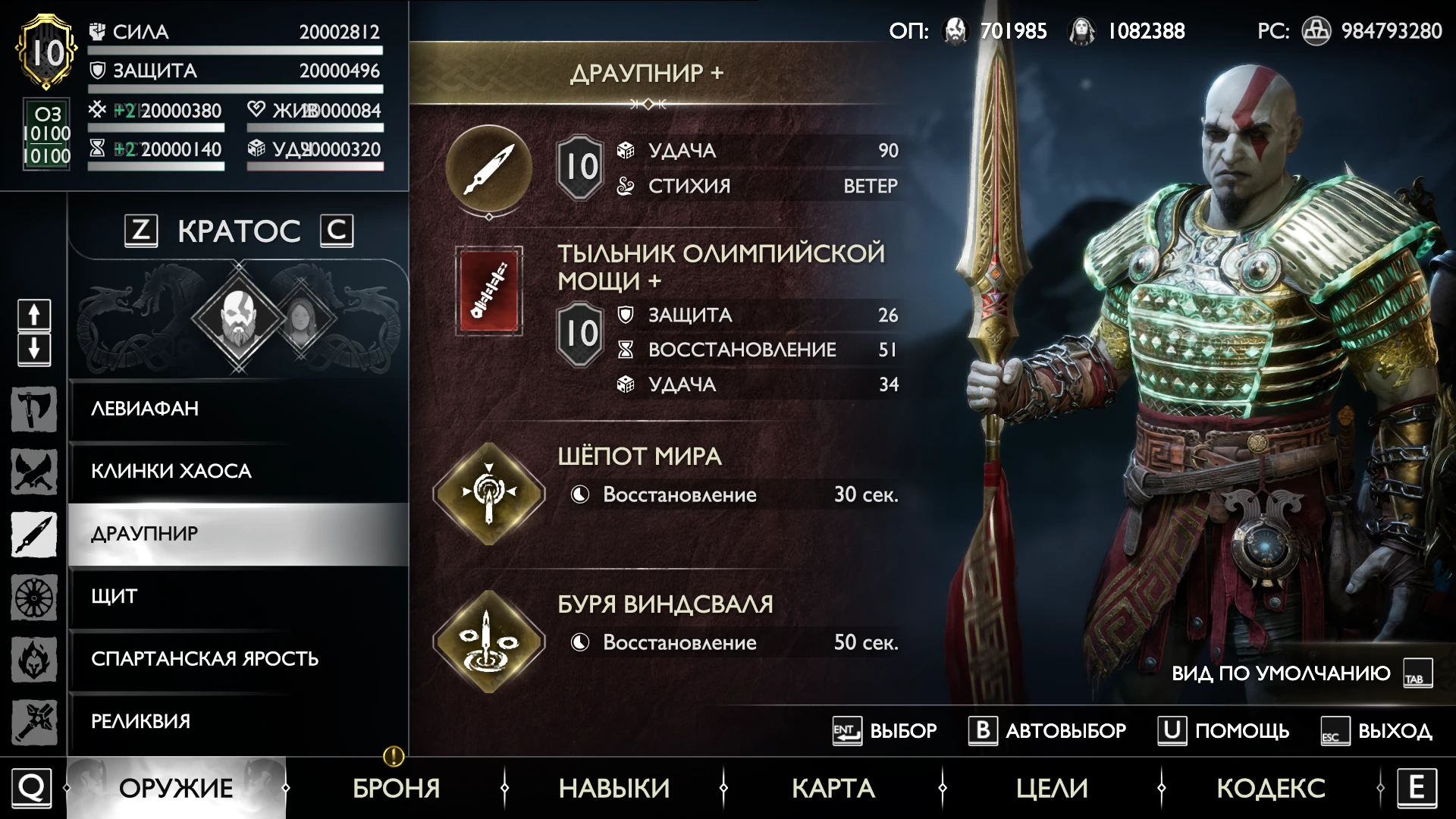Select the Leviathan axe icon in the sidebar
Screen dimensions: 1456x819
point(33,409)
